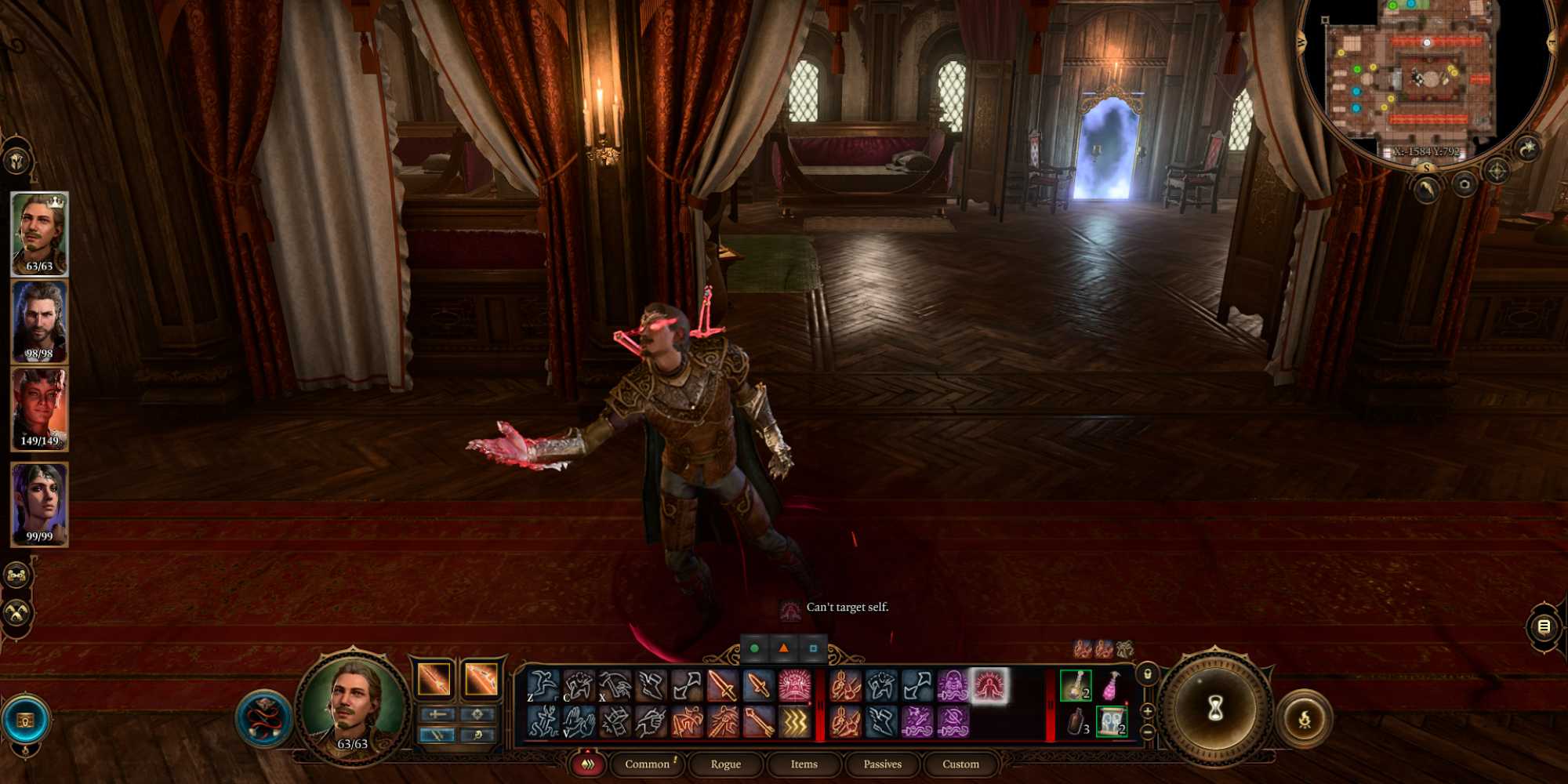The image size is (1568, 784).
Task: Open the Long Rest campfire icon
Action: coord(1305,718)
